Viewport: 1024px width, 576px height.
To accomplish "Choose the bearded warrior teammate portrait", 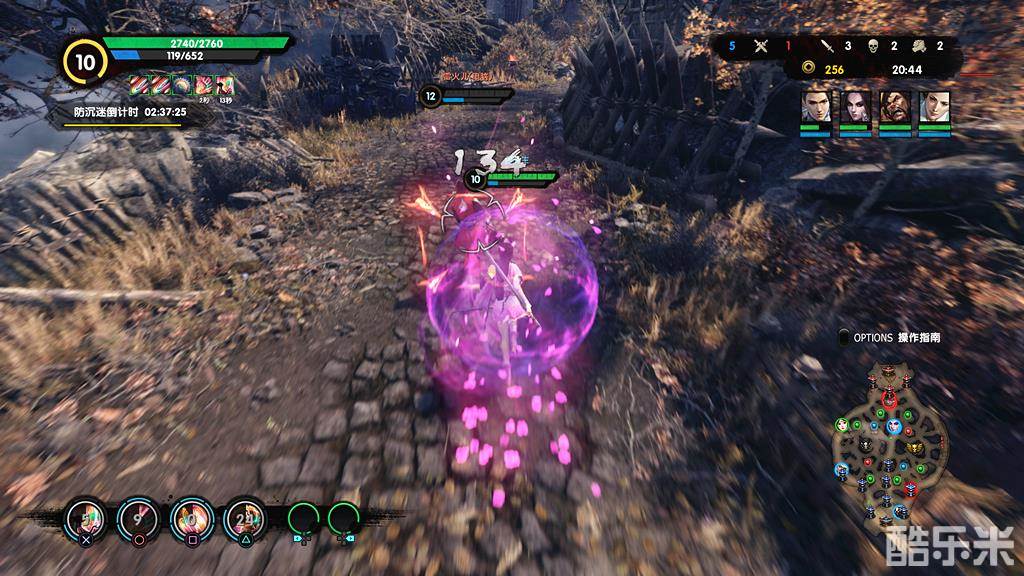I will (895, 106).
